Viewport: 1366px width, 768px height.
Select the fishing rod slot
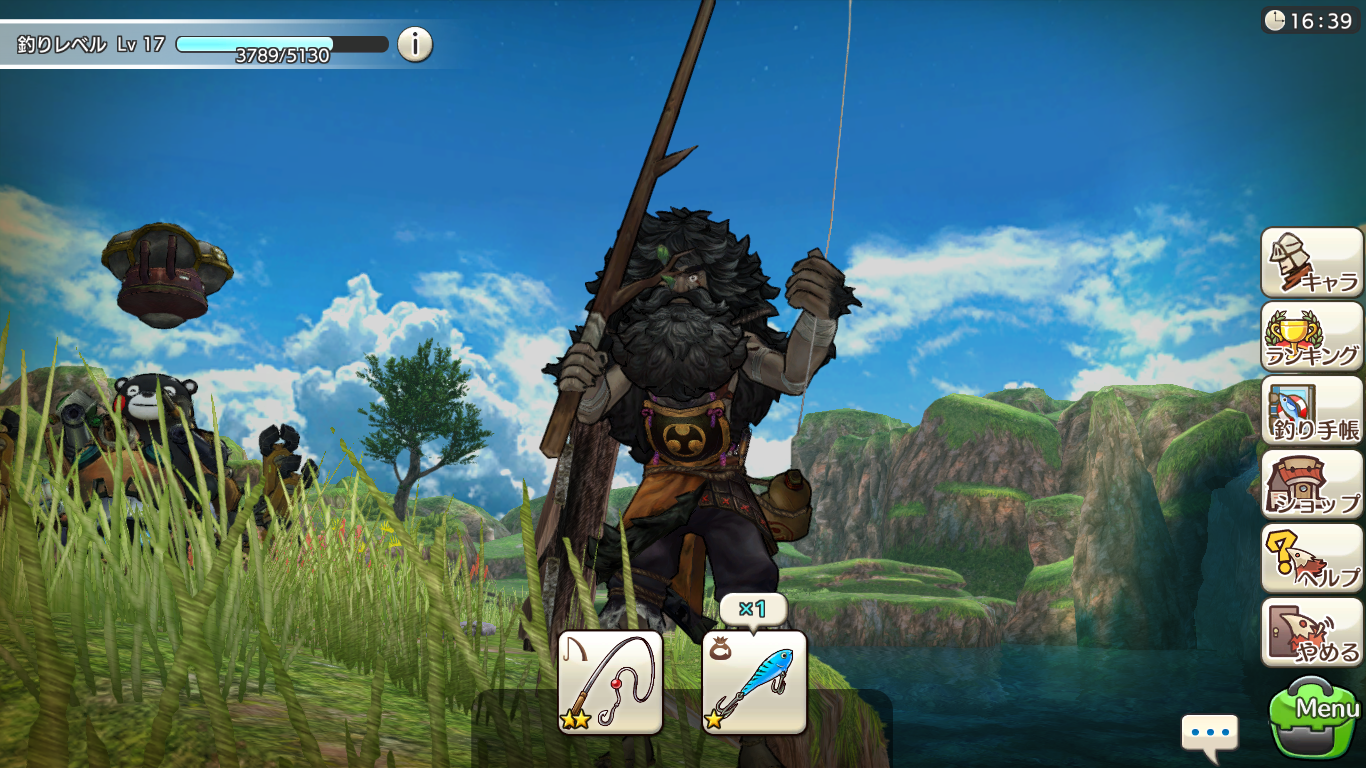[610, 682]
